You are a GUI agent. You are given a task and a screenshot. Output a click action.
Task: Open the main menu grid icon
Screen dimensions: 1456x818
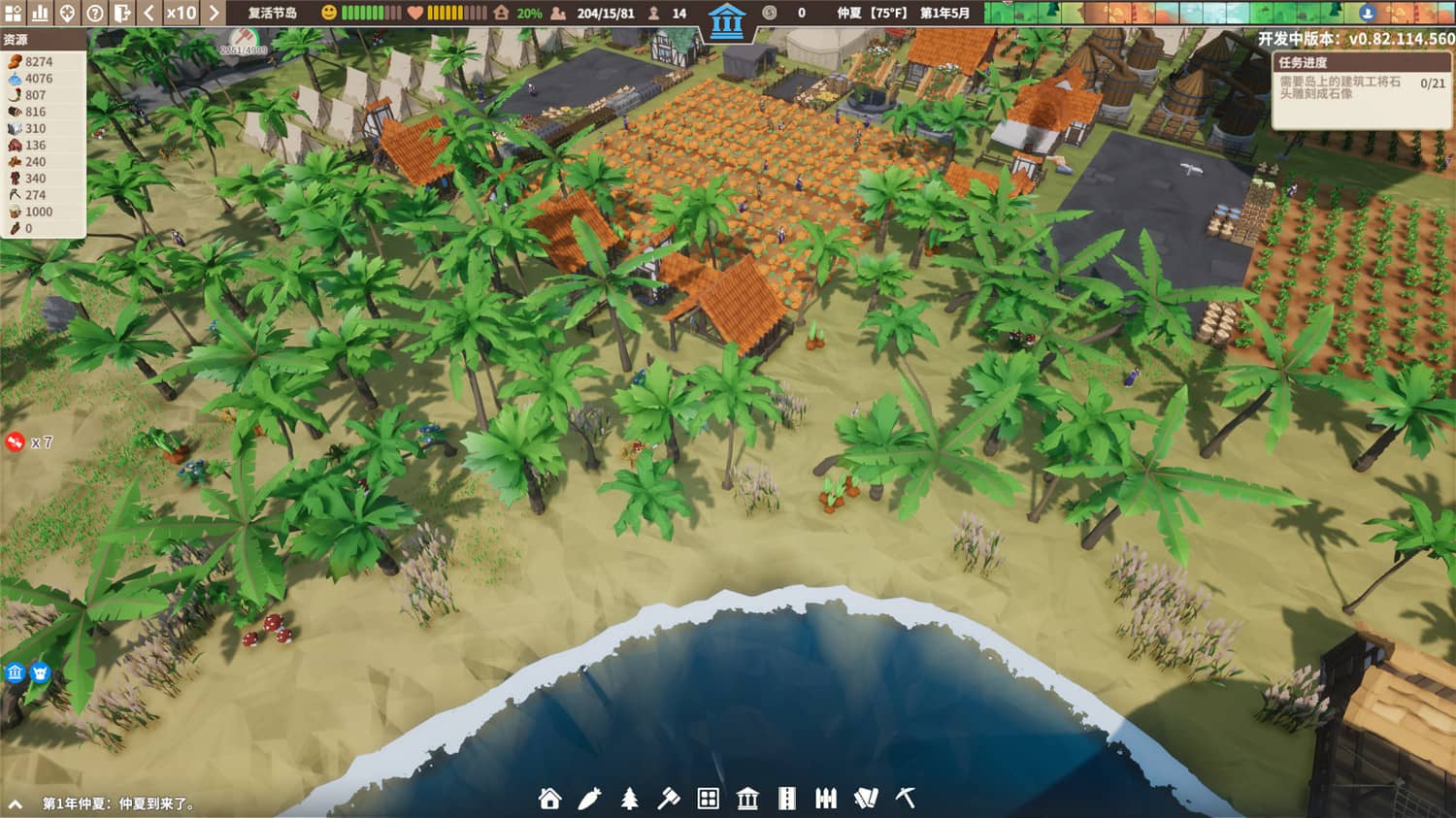pyautogui.click(x=15, y=14)
